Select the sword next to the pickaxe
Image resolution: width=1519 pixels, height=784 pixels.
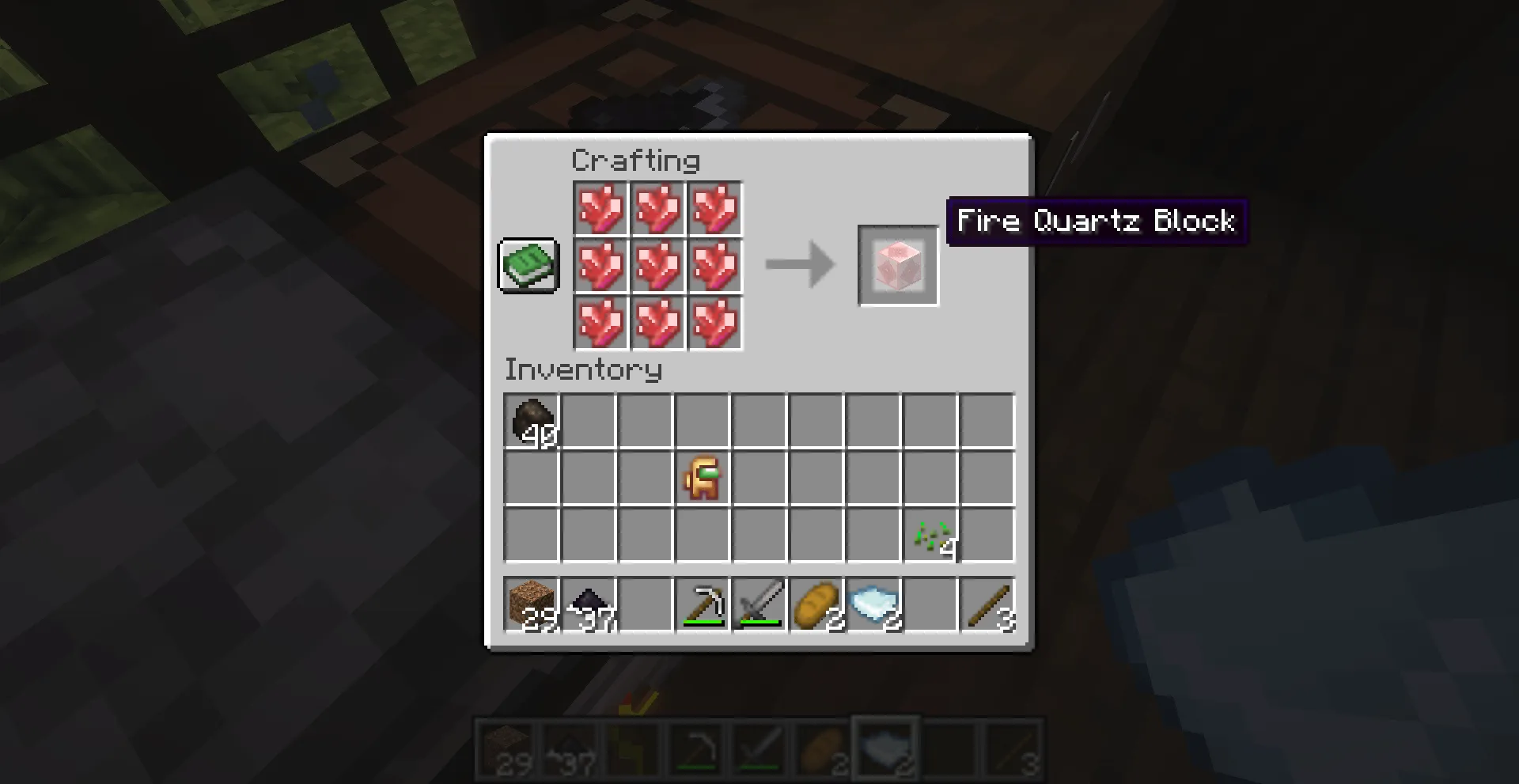[759, 604]
